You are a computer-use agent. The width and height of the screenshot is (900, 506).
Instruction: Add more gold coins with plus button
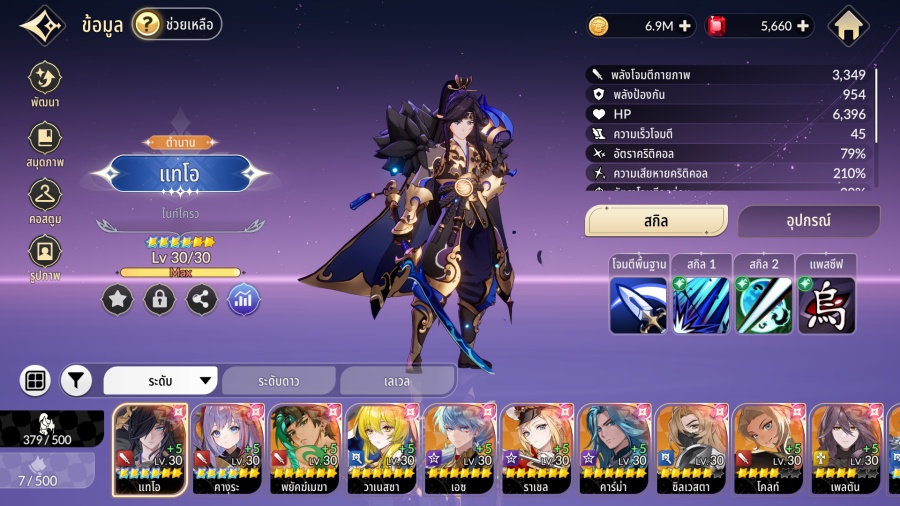tap(685, 26)
